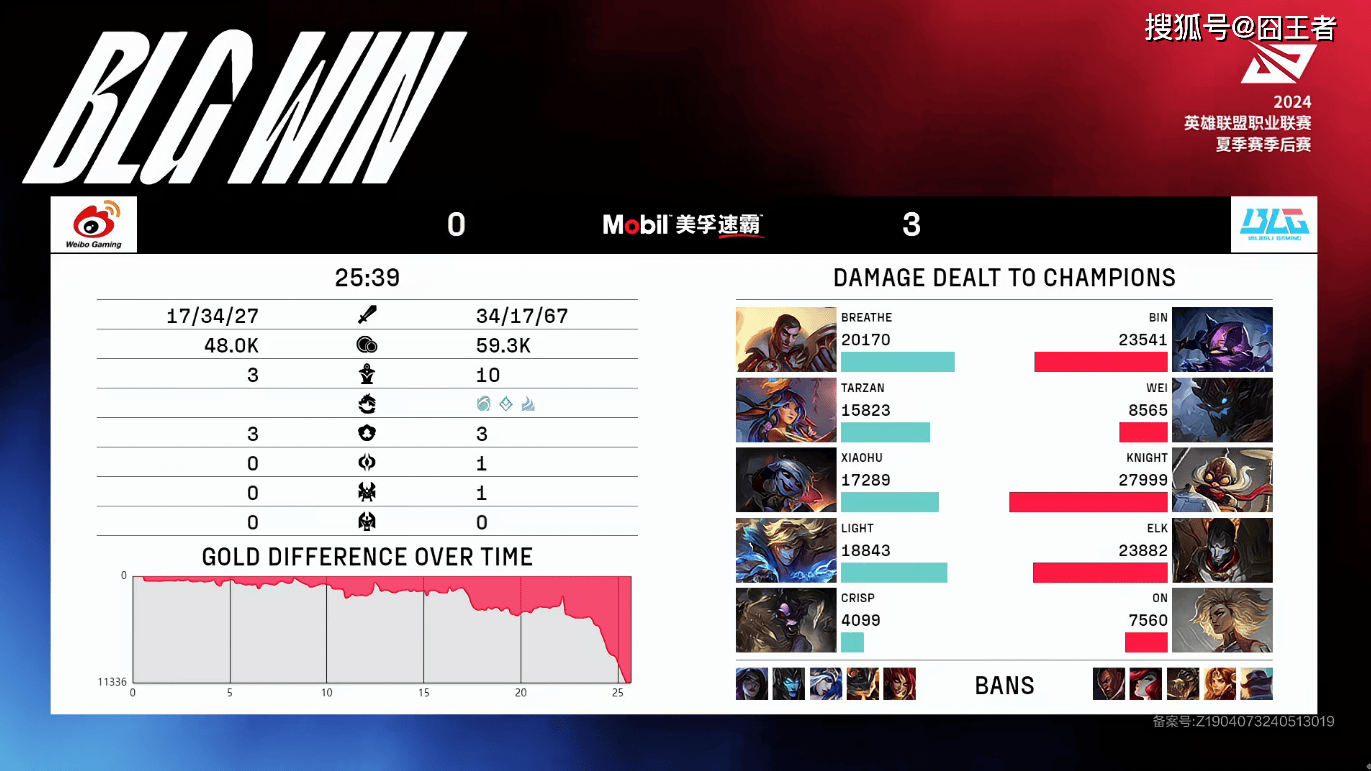The height and width of the screenshot is (771, 1371).
Task: Select Knight's champion portrait
Action: pyautogui.click(x=1222, y=480)
